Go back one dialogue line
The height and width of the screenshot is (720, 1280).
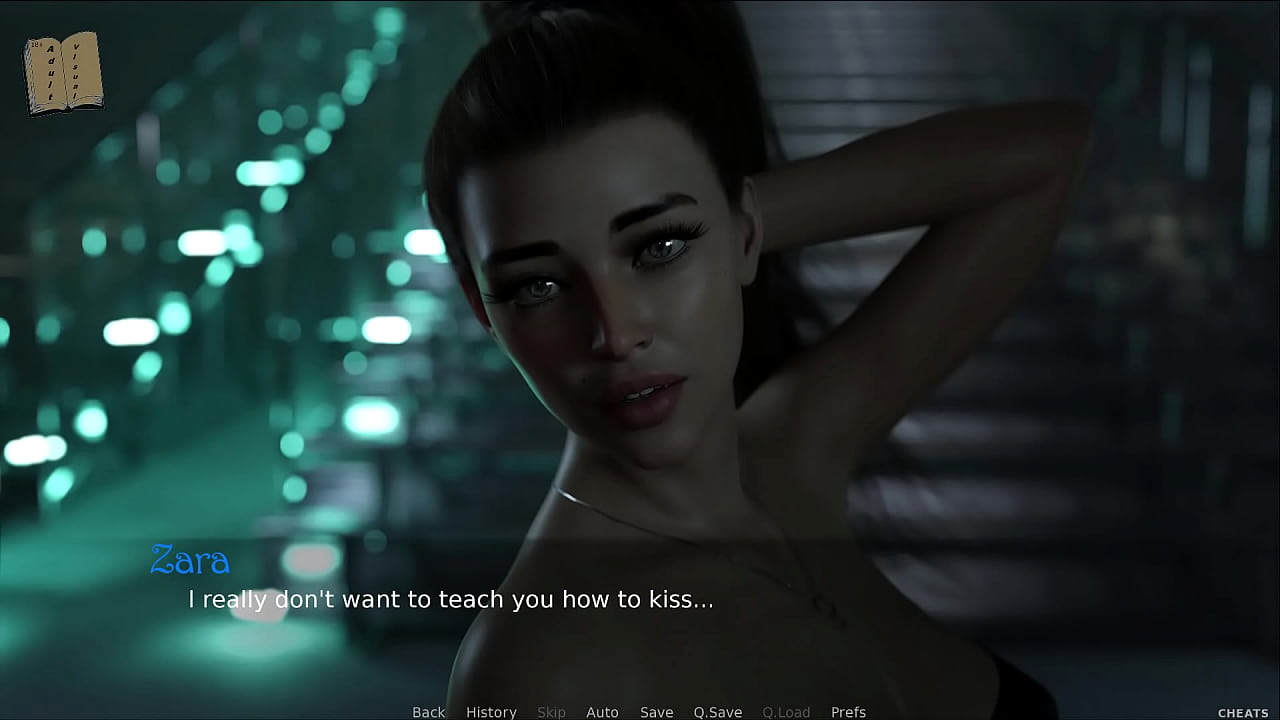pyautogui.click(x=428, y=712)
